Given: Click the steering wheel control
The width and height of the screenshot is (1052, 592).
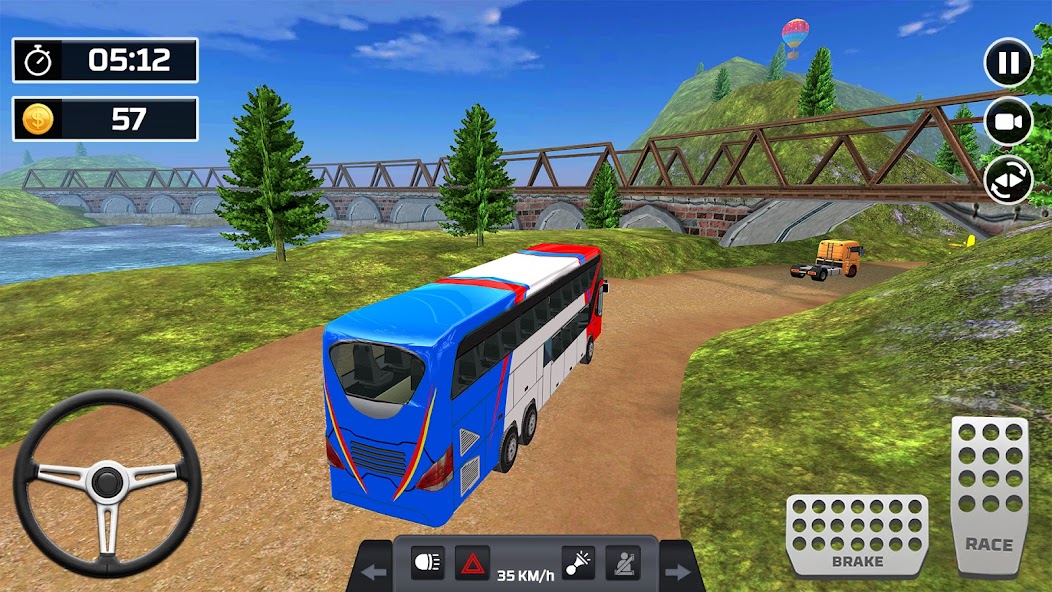Looking at the screenshot, I should pyautogui.click(x=107, y=483).
